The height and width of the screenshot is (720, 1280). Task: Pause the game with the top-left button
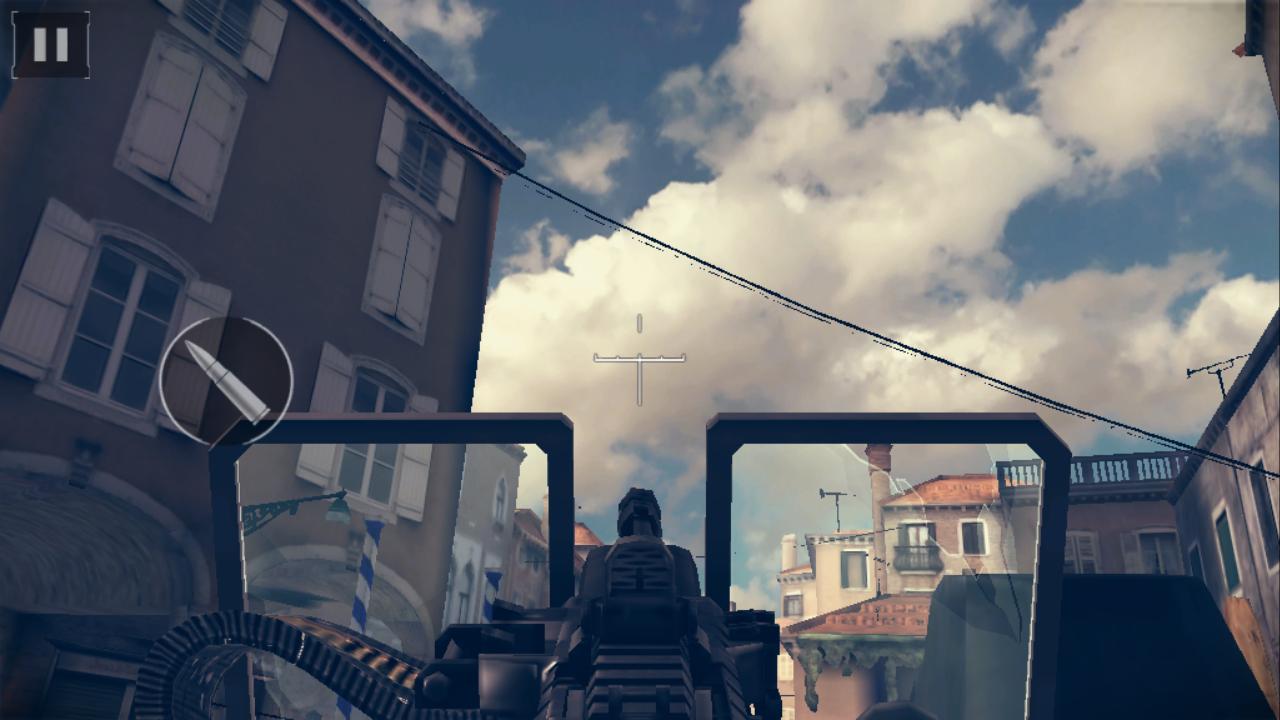(x=50, y=45)
